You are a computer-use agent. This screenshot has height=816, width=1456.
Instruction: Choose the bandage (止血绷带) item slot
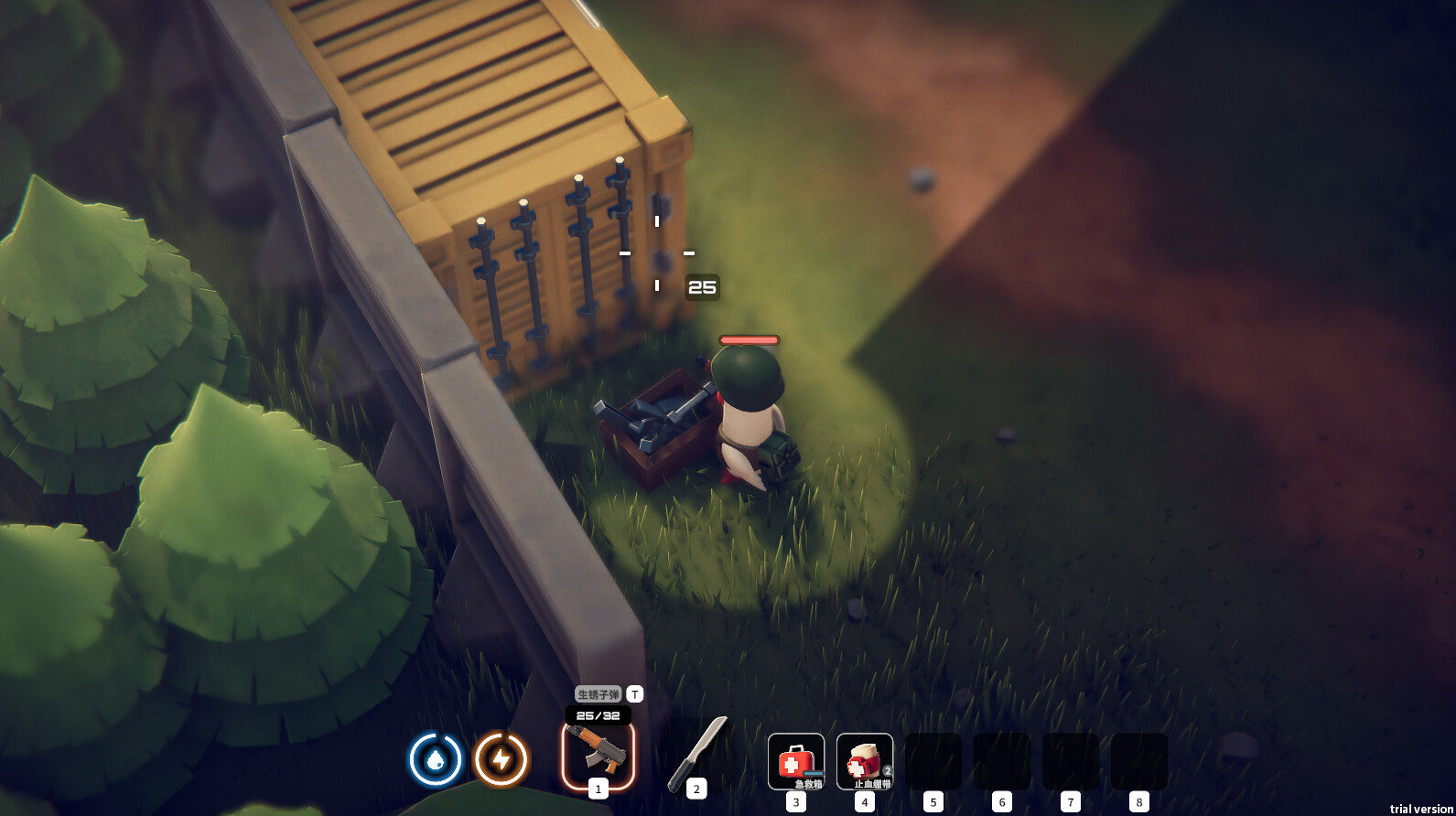tap(864, 760)
